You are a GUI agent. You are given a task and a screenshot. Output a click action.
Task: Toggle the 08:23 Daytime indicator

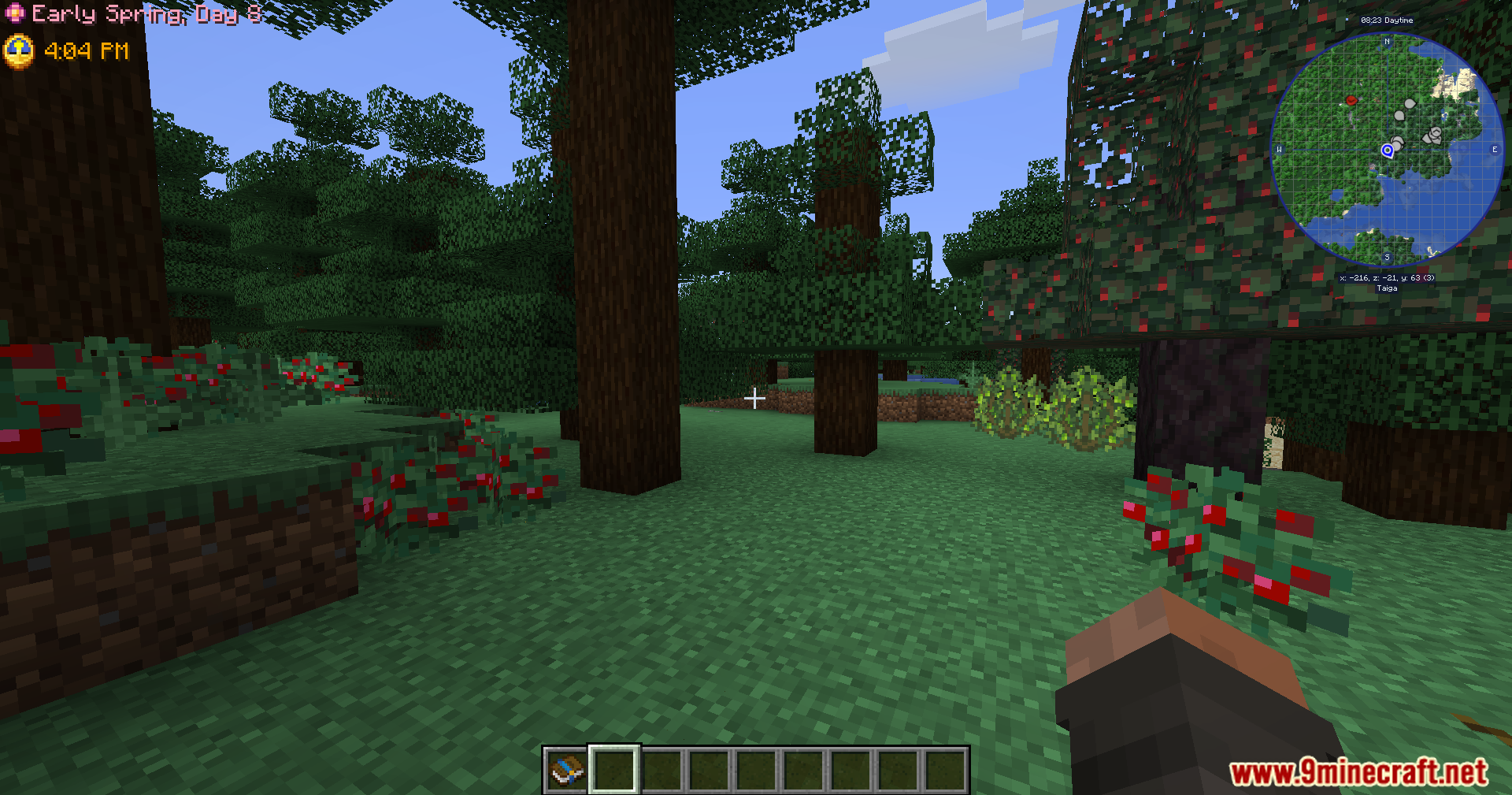coord(1388,19)
